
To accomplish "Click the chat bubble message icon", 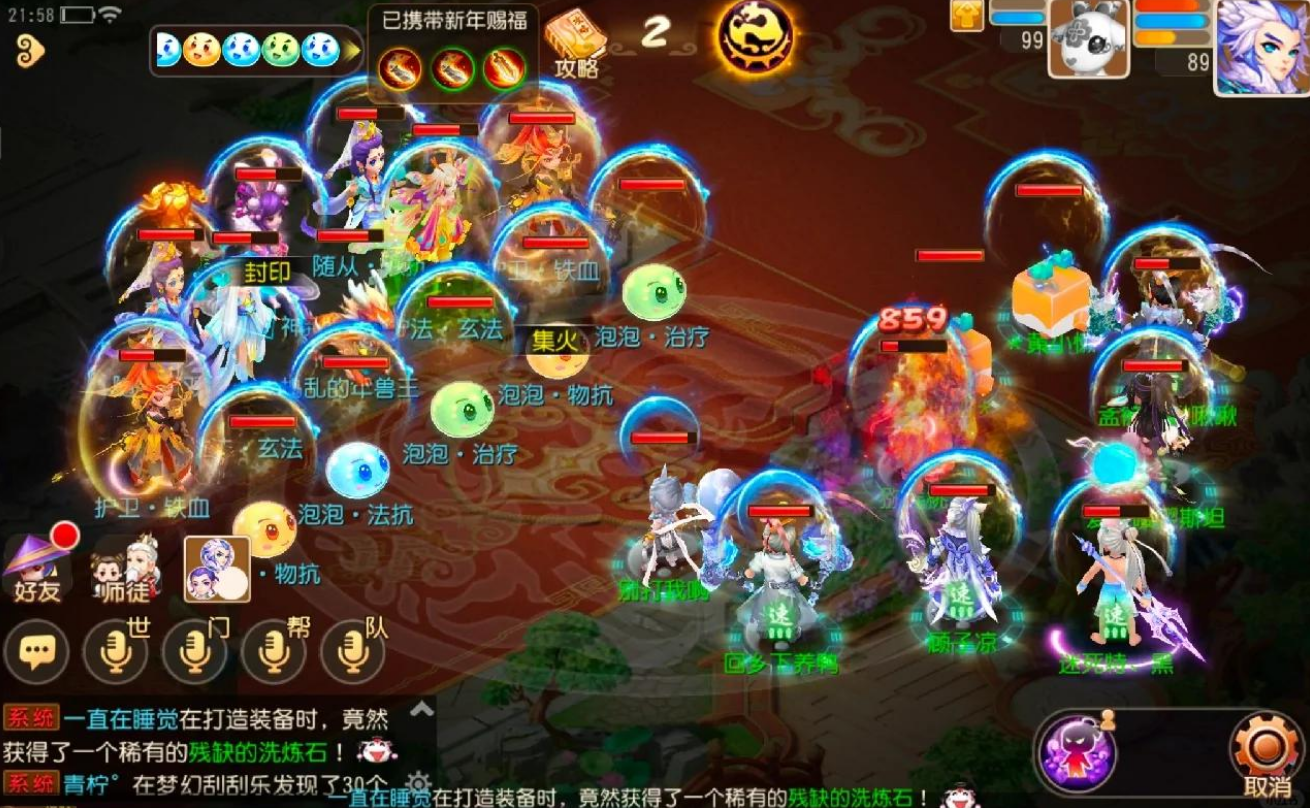I will 37,653.
